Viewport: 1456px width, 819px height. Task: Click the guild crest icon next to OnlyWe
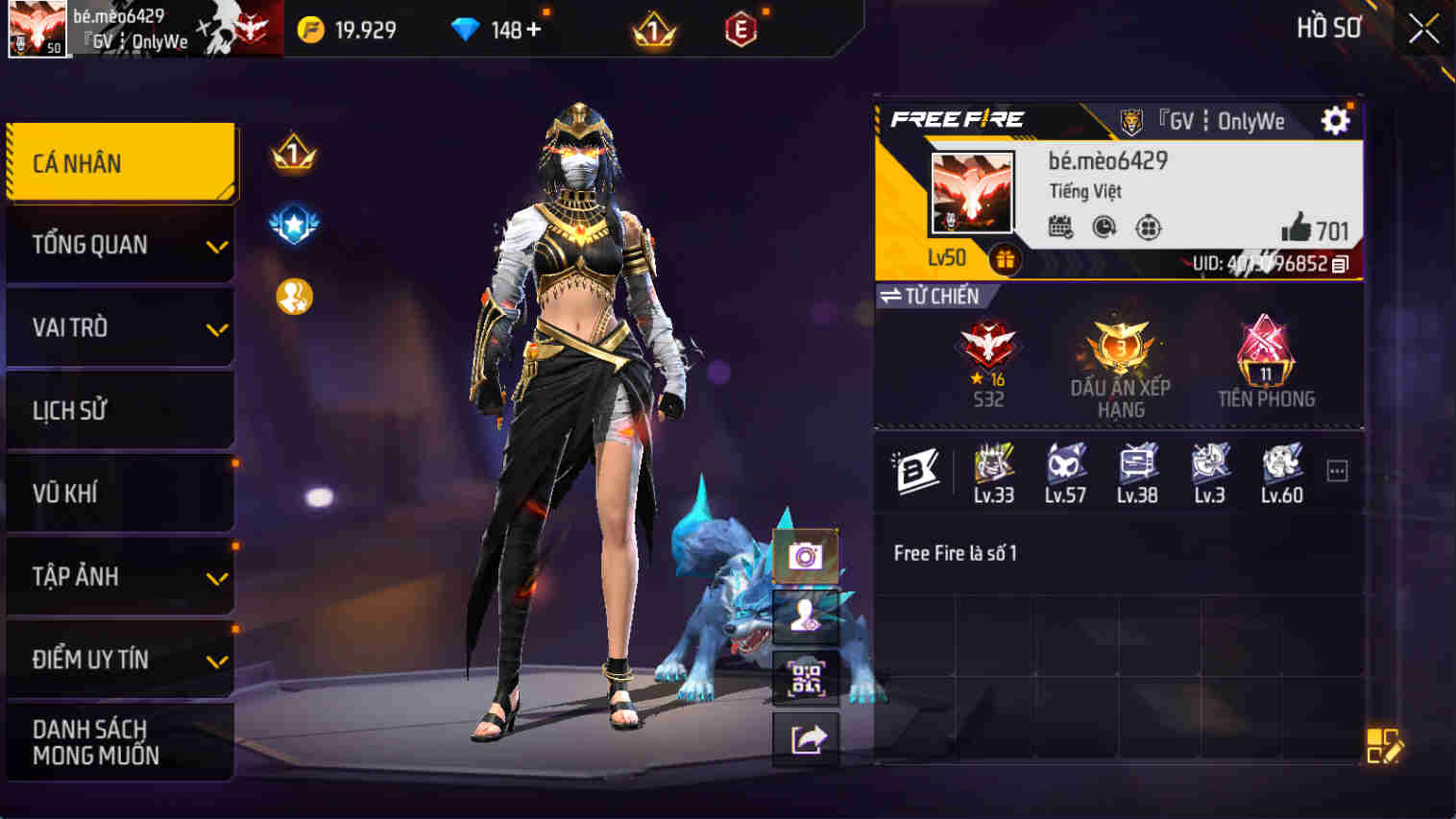coord(1133,121)
